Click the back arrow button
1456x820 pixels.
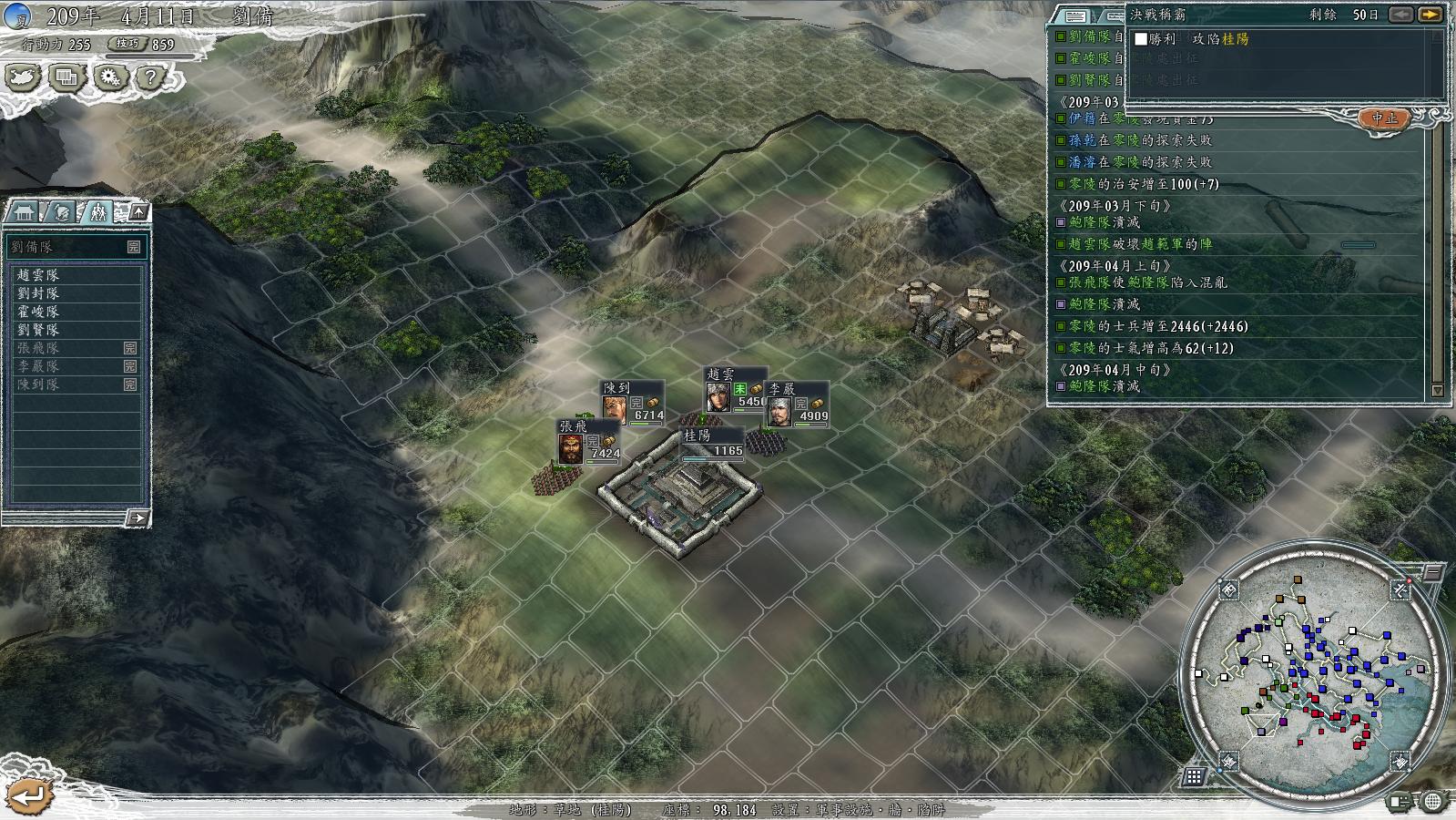[x=29, y=795]
